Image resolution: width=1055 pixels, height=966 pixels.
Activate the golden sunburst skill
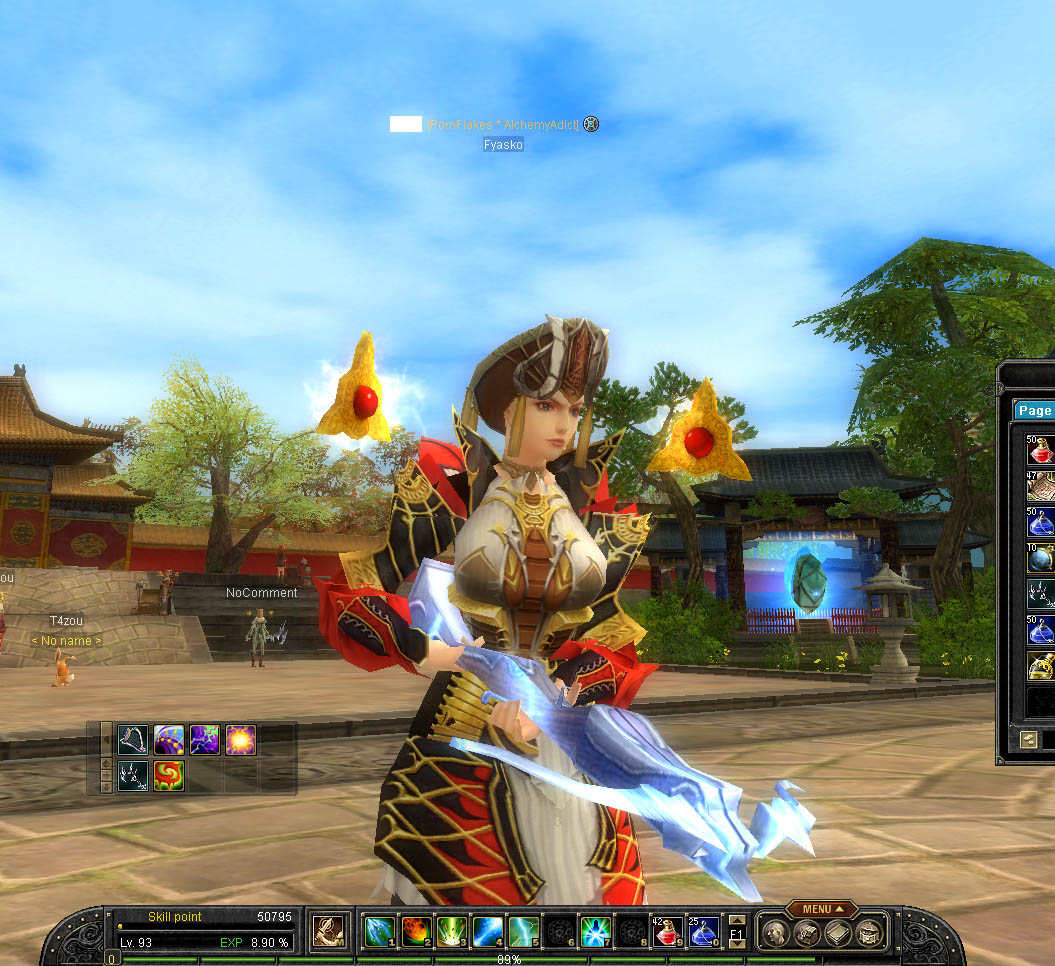click(241, 740)
